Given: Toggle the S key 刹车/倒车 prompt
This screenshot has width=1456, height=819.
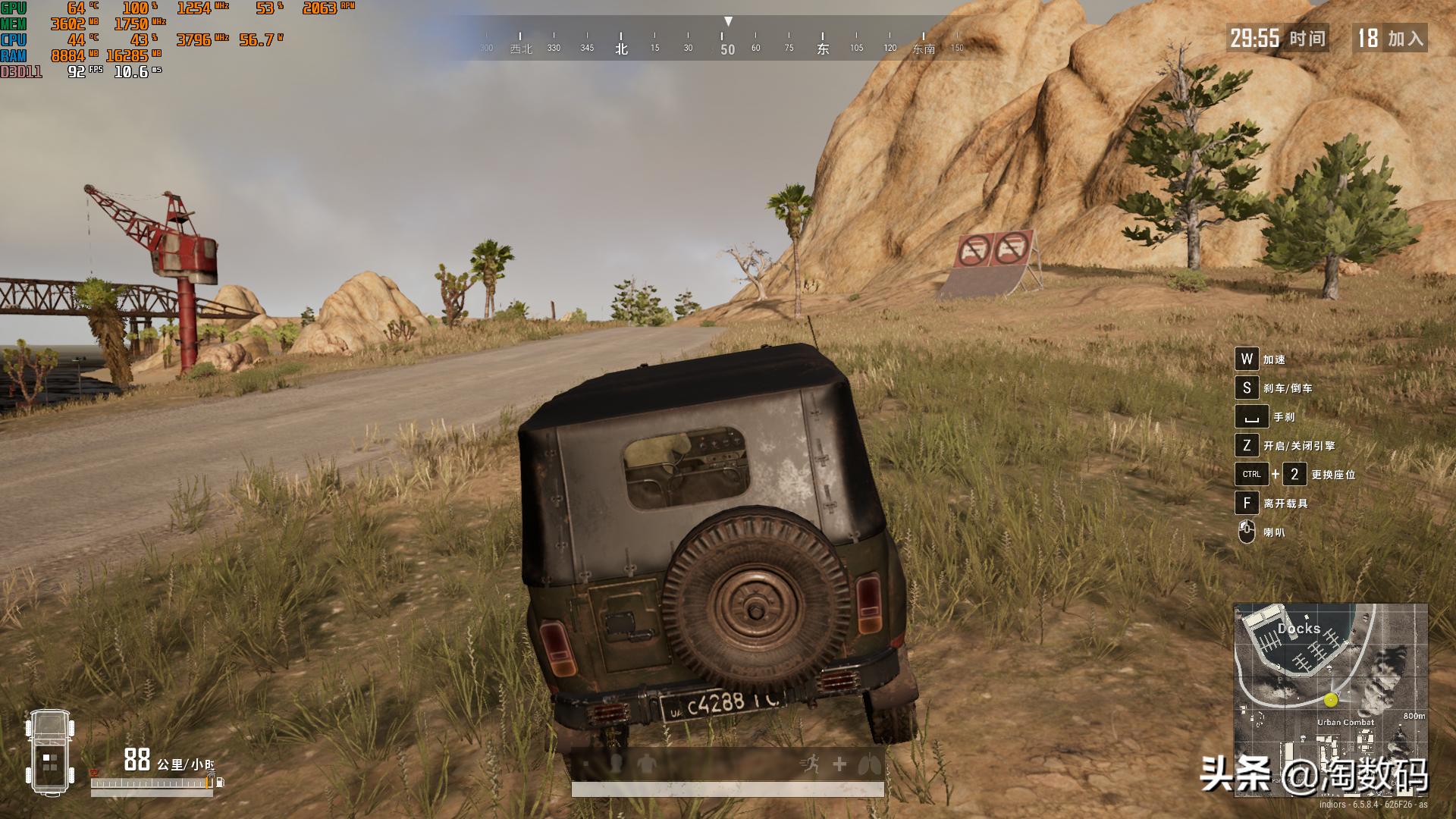Looking at the screenshot, I should tap(1247, 387).
